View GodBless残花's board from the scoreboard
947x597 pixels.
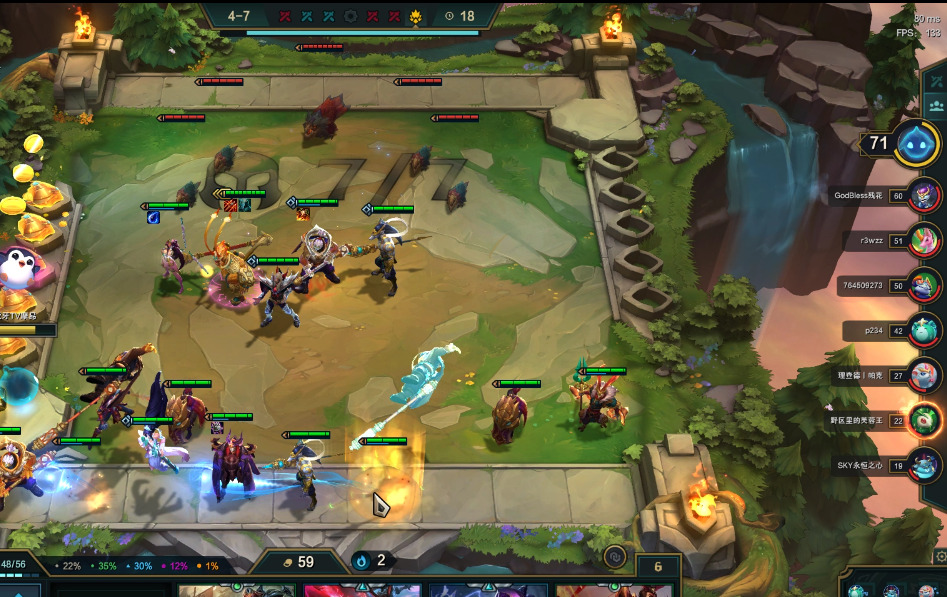926,195
